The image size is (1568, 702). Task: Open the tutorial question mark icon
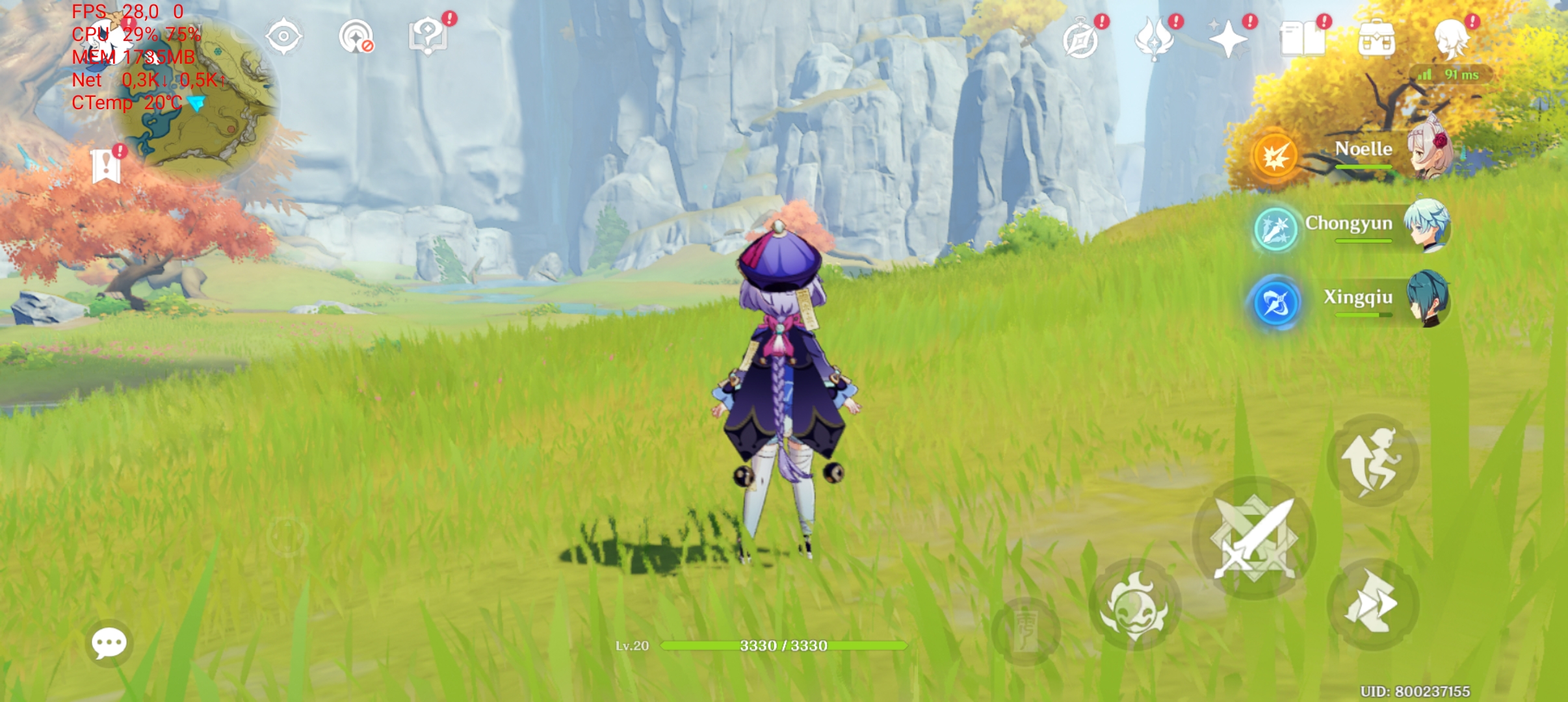tap(427, 36)
